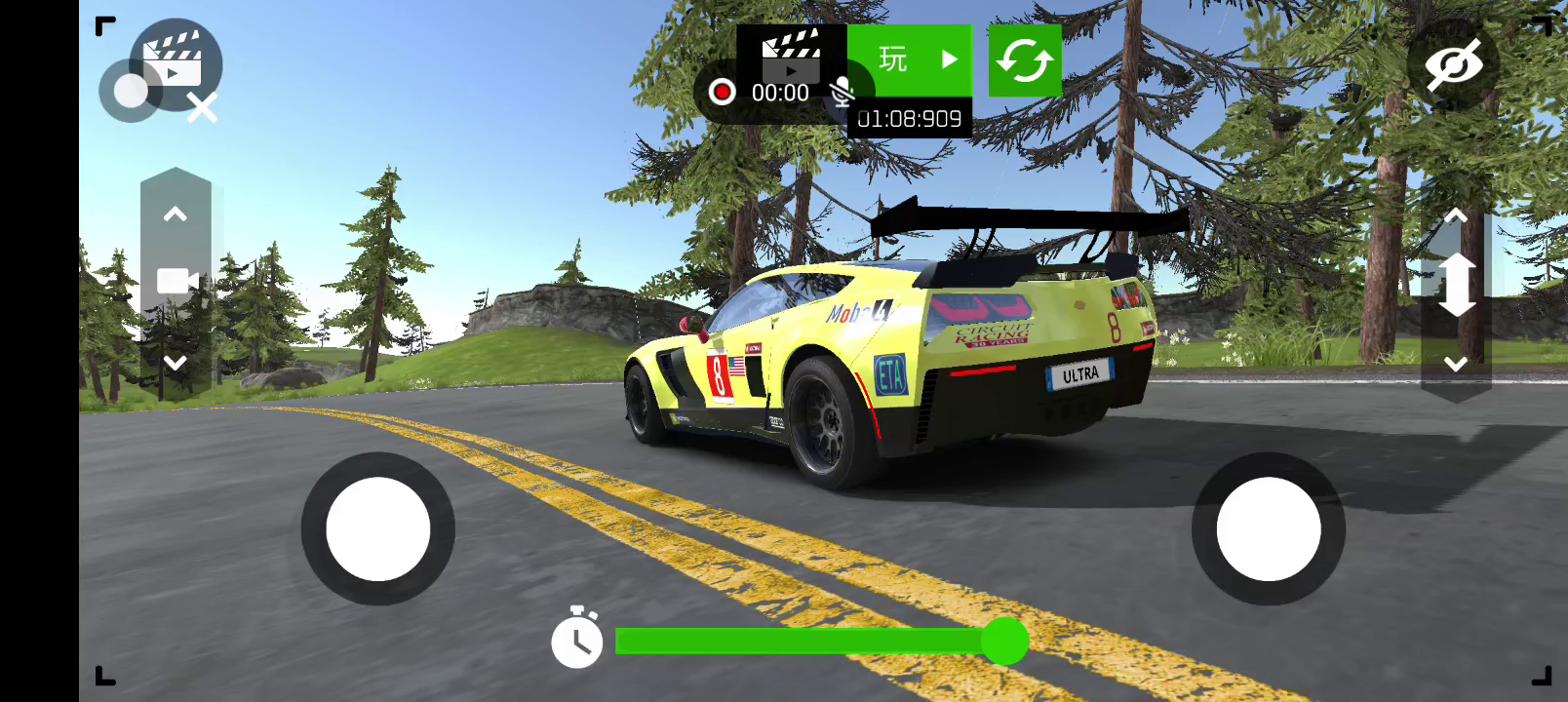Image resolution: width=1568 pixels, height=702 pixels.
Task: Select the video camera icon
Action: coord(177,282)
